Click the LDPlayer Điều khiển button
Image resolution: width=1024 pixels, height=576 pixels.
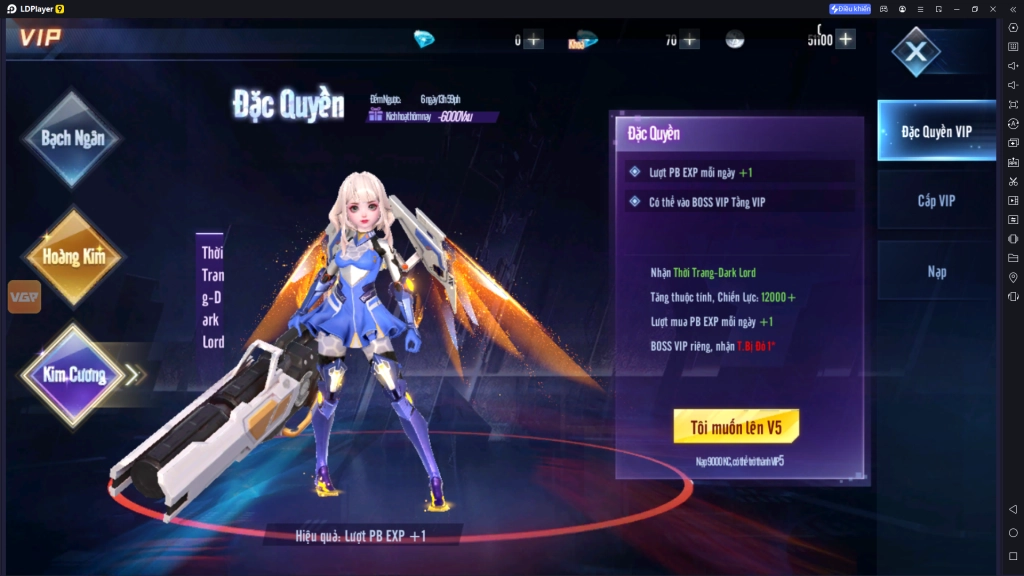pyautogui.click(x=850, y=9)
